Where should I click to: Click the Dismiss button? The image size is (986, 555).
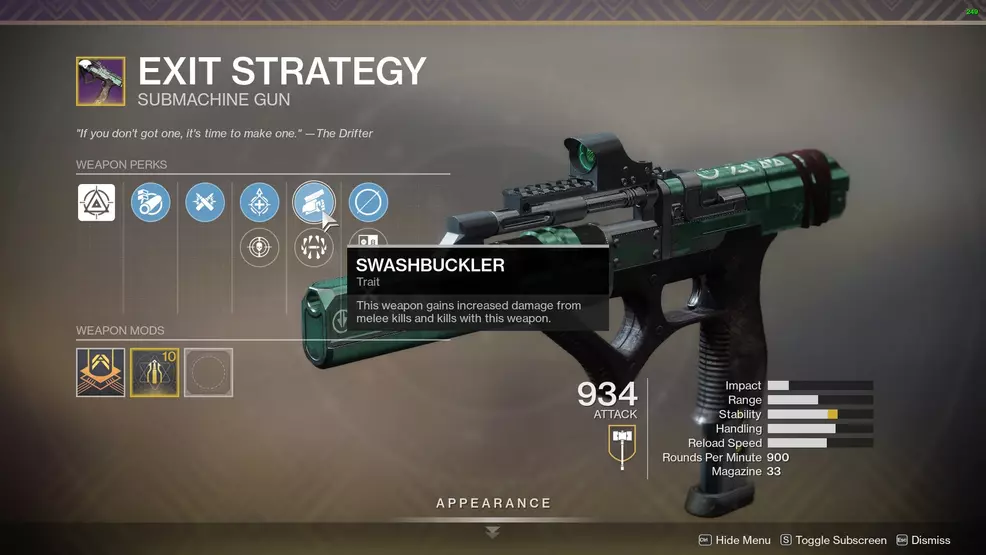[923, 540]
